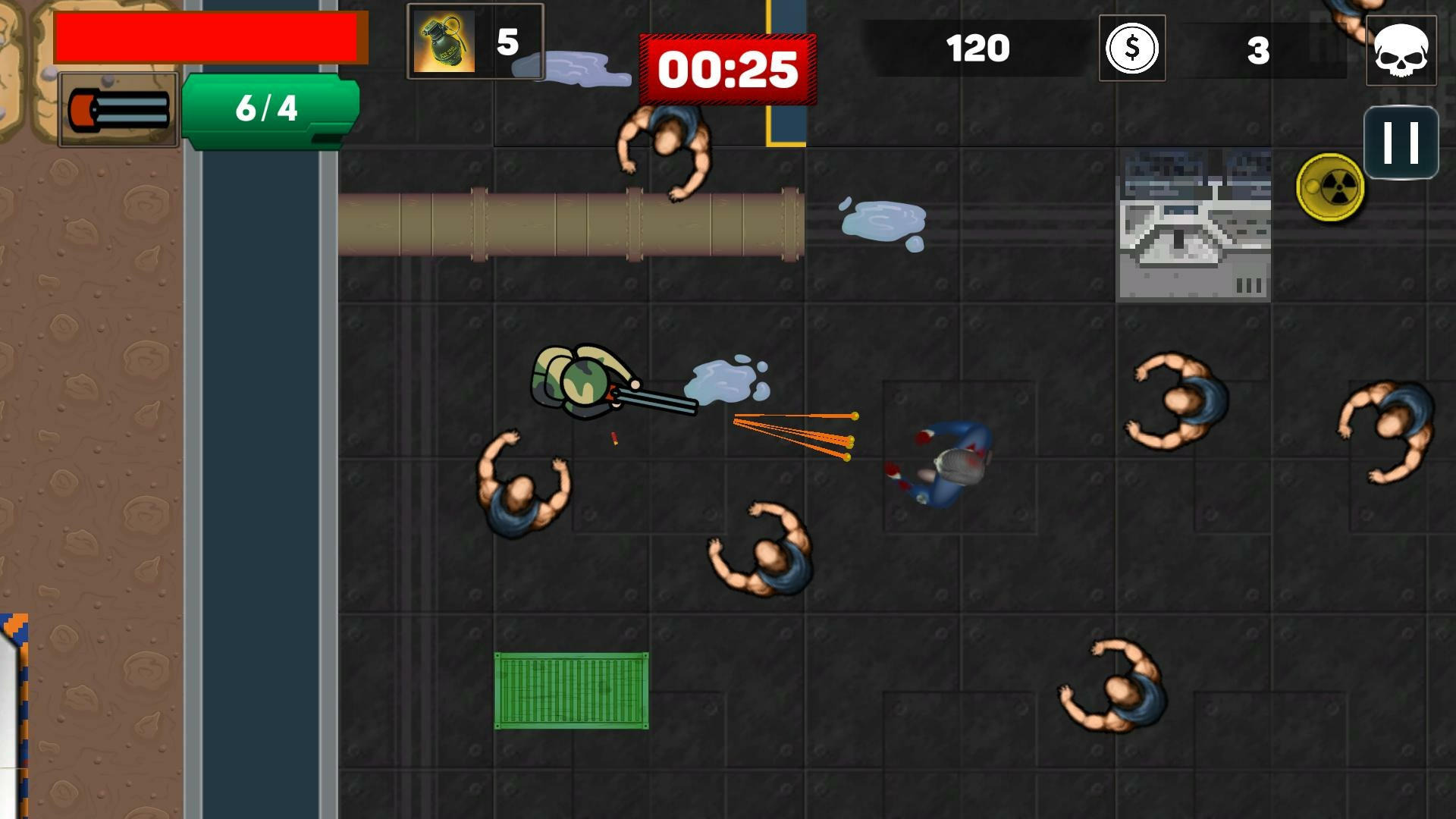The image size is (1456, 819).
Task: Click the weapon slot panel on the left
Action: tap(119, 110)
